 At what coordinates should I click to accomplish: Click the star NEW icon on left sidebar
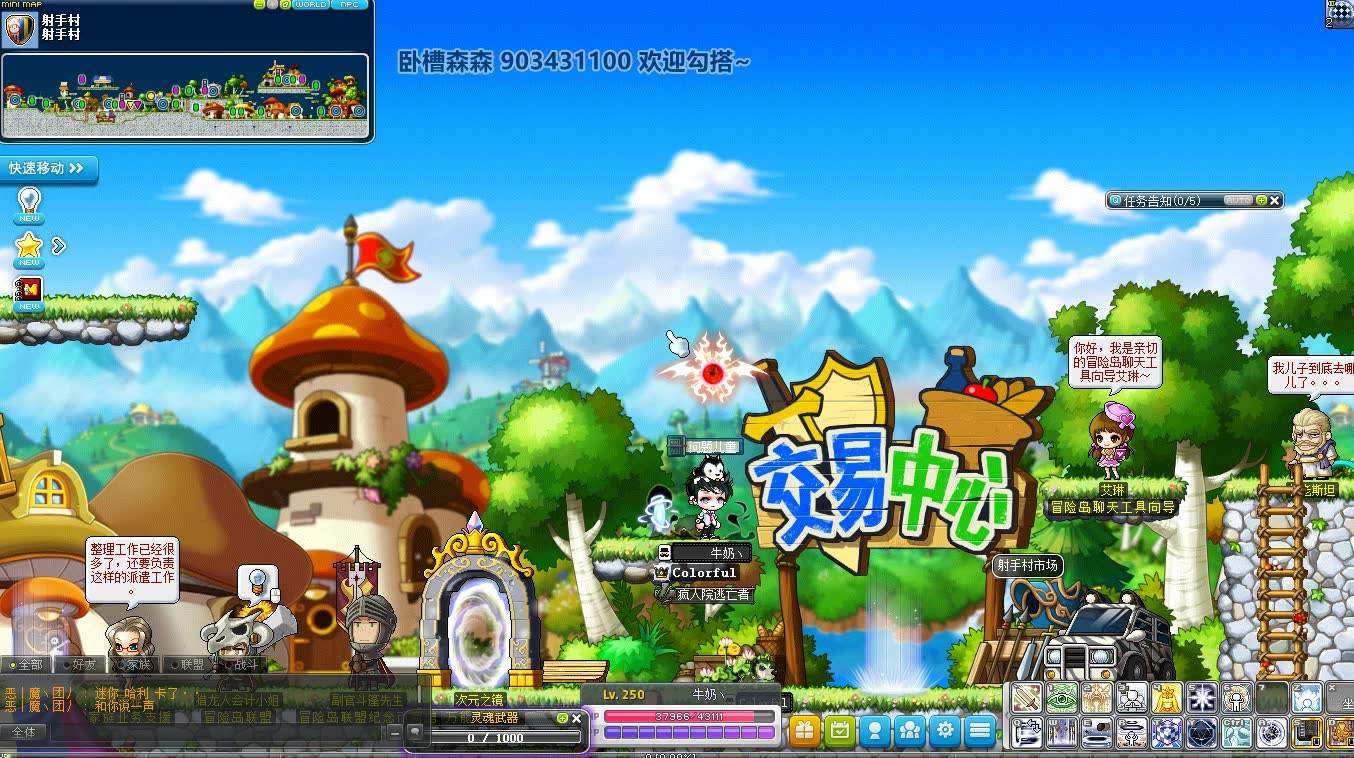click(x=29, y=244)
